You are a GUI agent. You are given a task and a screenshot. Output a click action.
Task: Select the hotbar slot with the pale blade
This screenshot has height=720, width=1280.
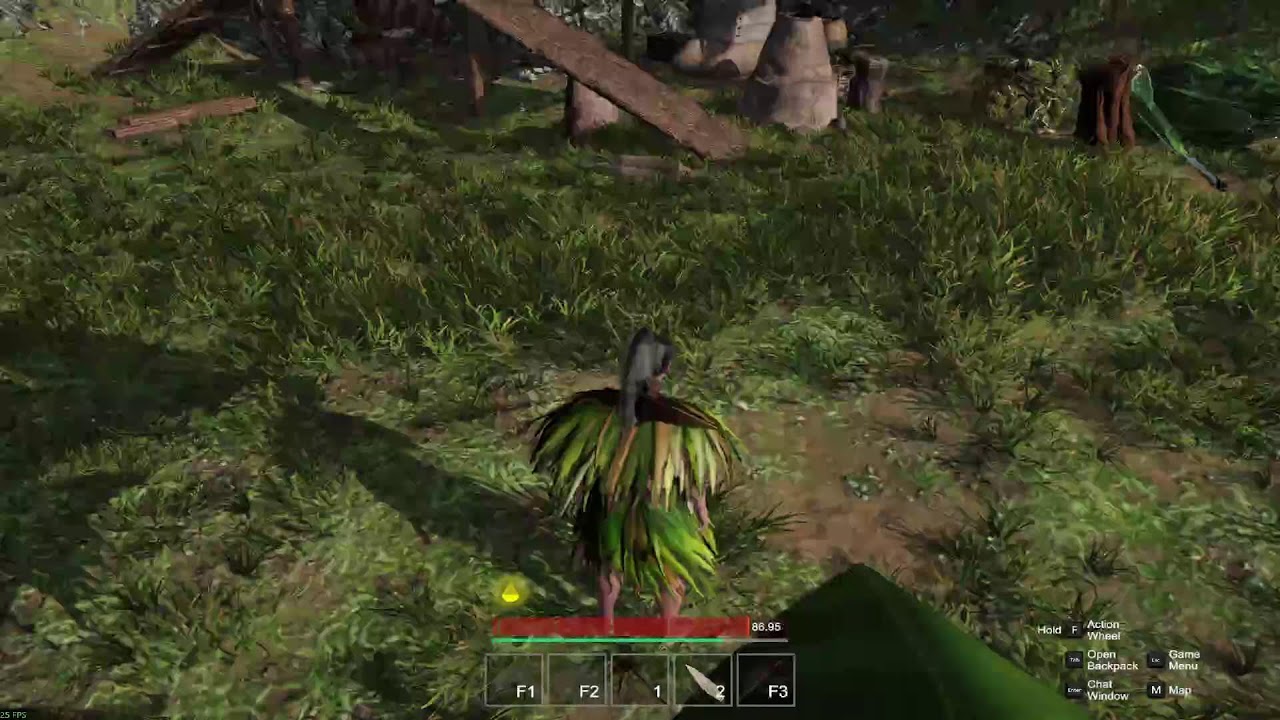click(x=703, y=681)
